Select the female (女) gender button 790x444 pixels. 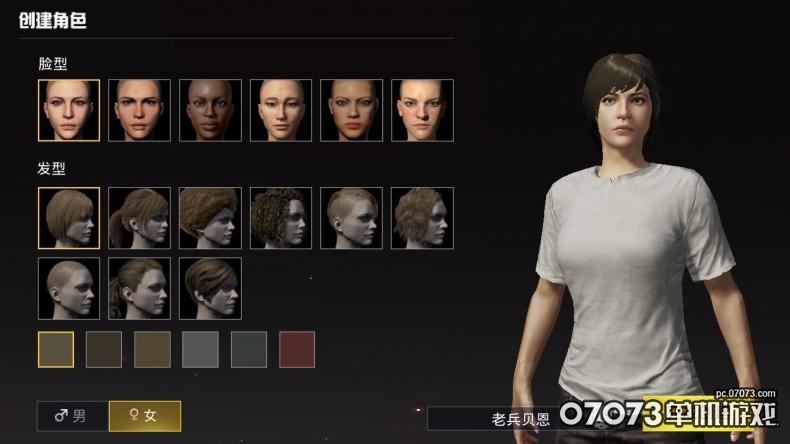pyautogui.click(x=144, y=415)
